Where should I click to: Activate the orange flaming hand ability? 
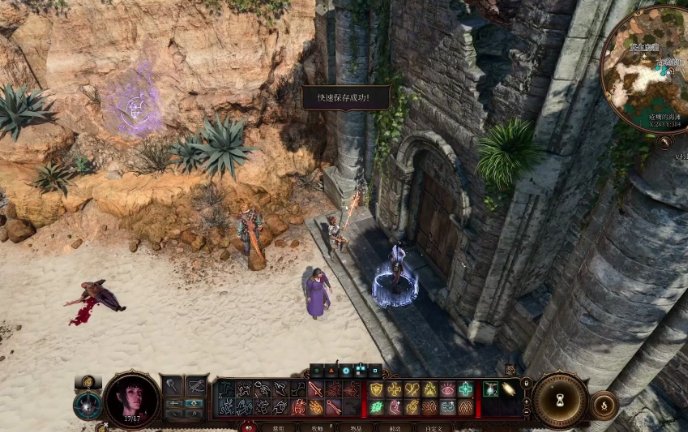coord(316,407)
